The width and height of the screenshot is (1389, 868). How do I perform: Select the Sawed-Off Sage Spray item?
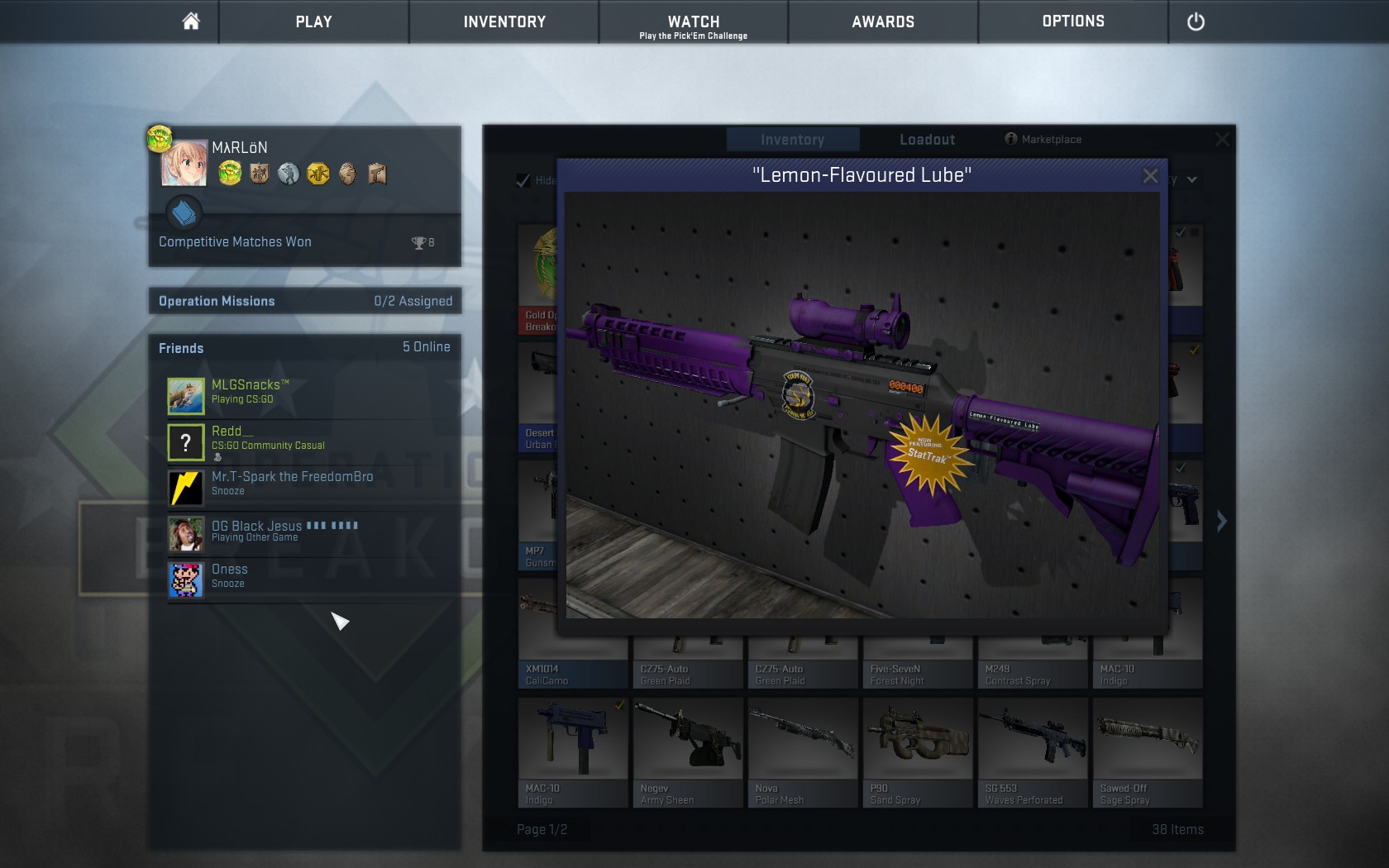[x=1147, y=751]
